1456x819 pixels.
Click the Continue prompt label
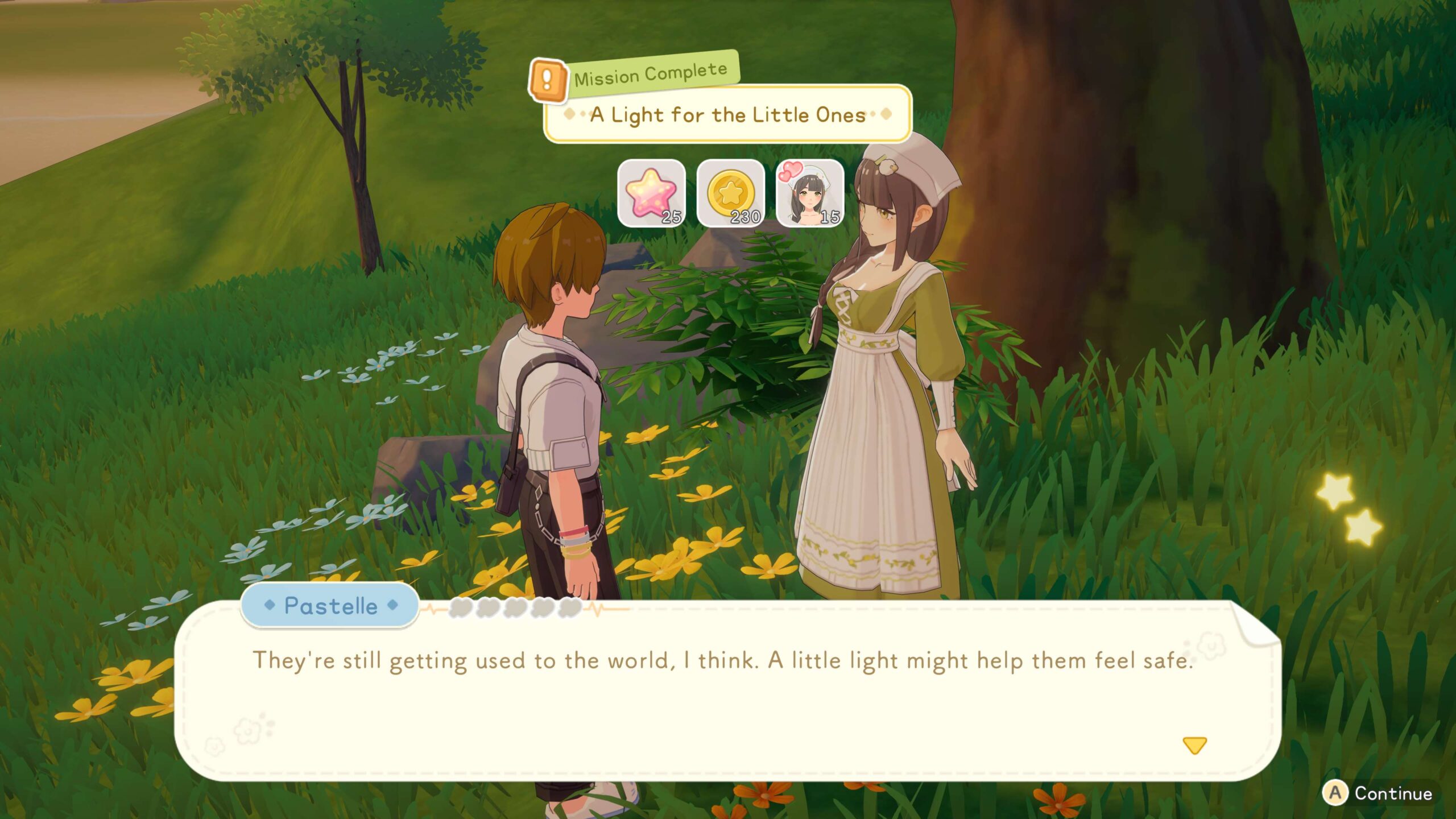(1392, 793)
